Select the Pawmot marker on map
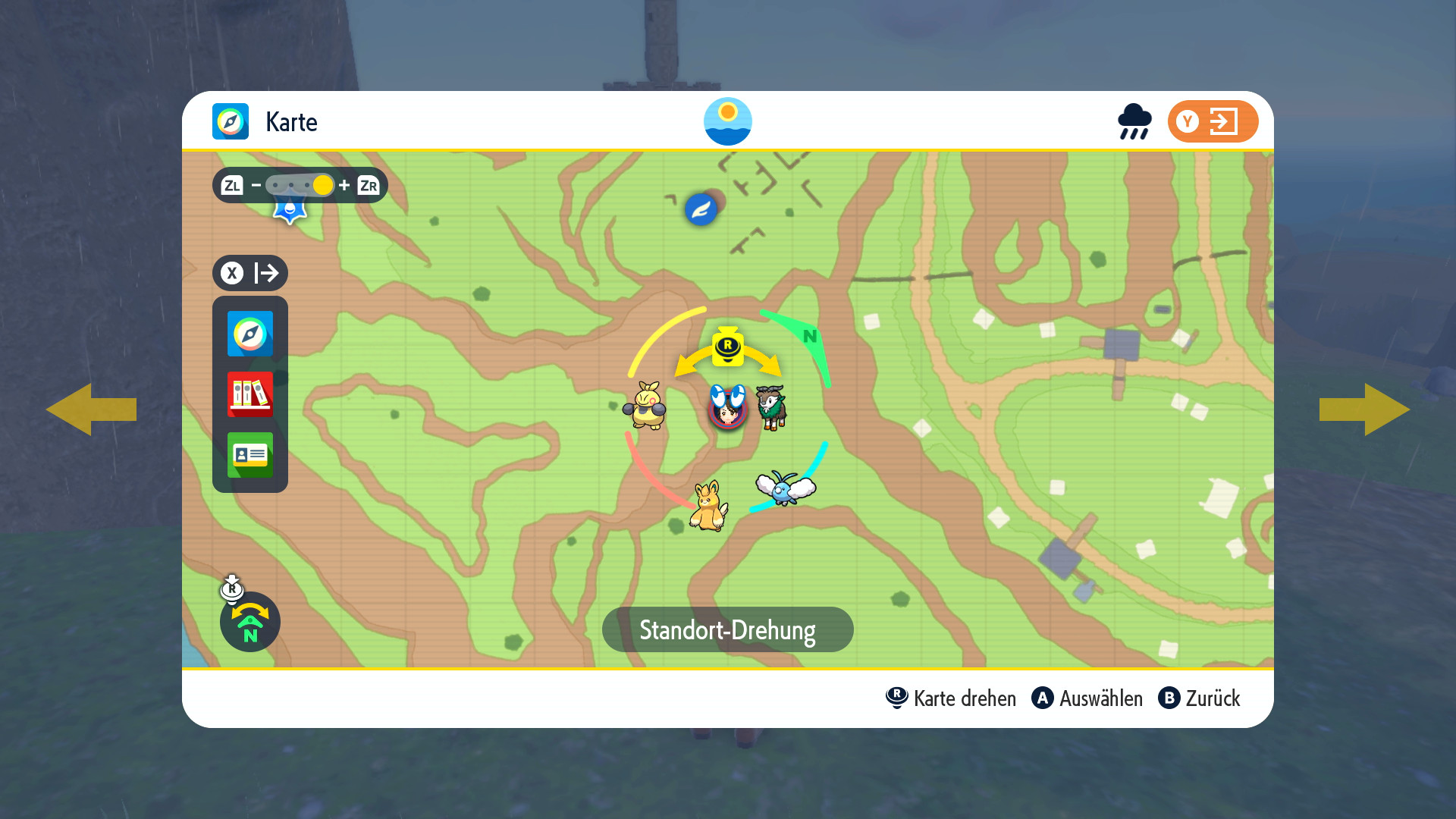 pos(708,507)
